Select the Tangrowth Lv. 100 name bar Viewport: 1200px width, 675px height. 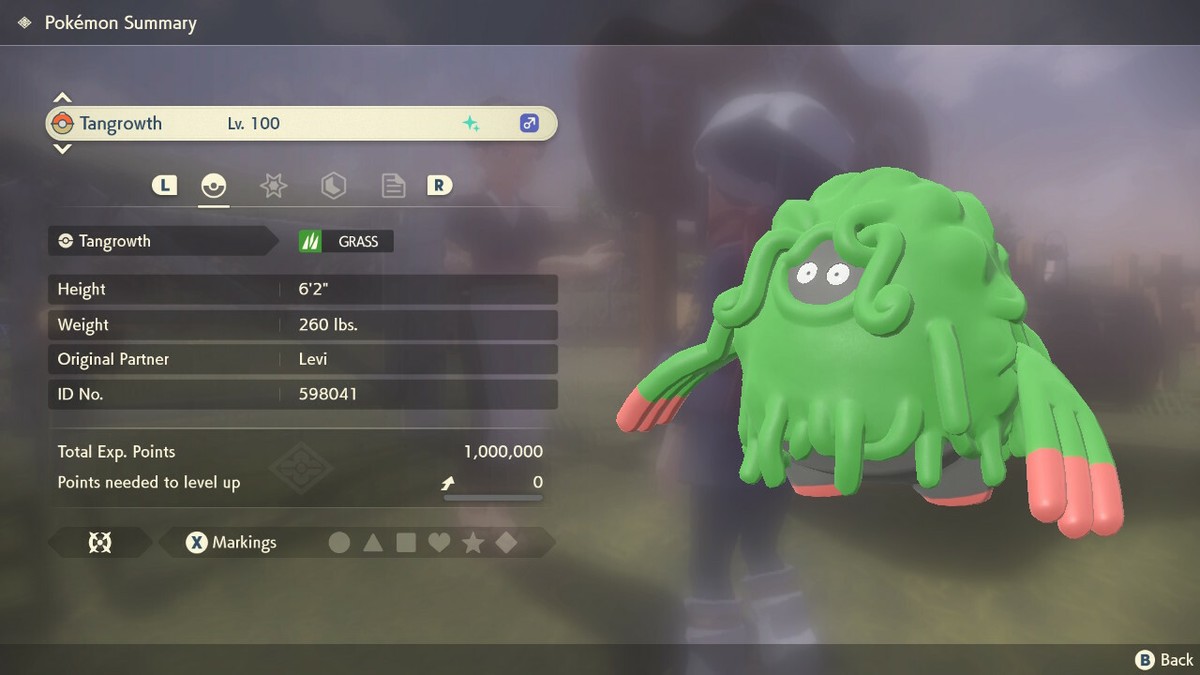(x=300, y=124)
